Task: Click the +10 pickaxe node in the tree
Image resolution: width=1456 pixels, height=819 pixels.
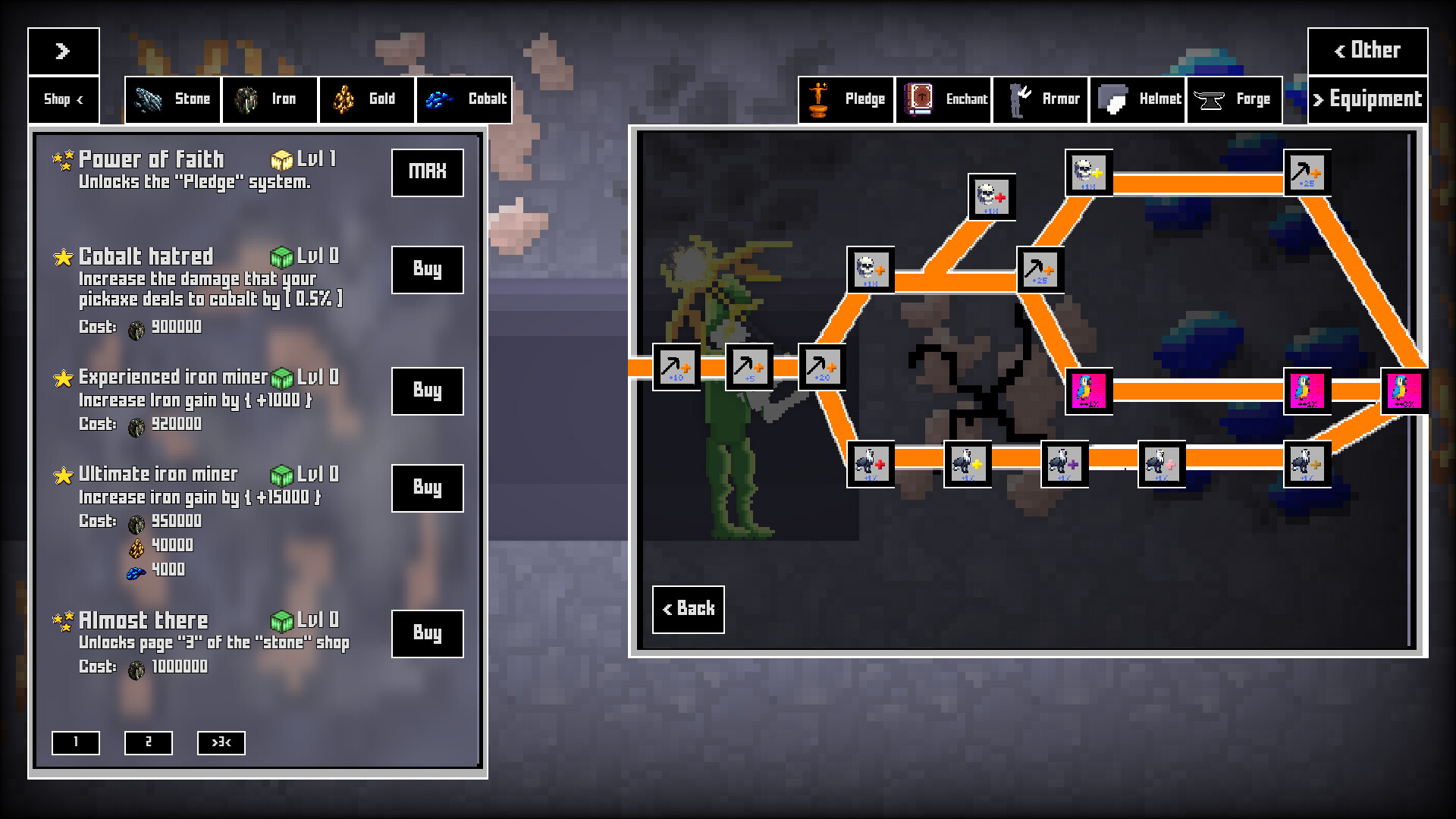Action: coord(677,368)
